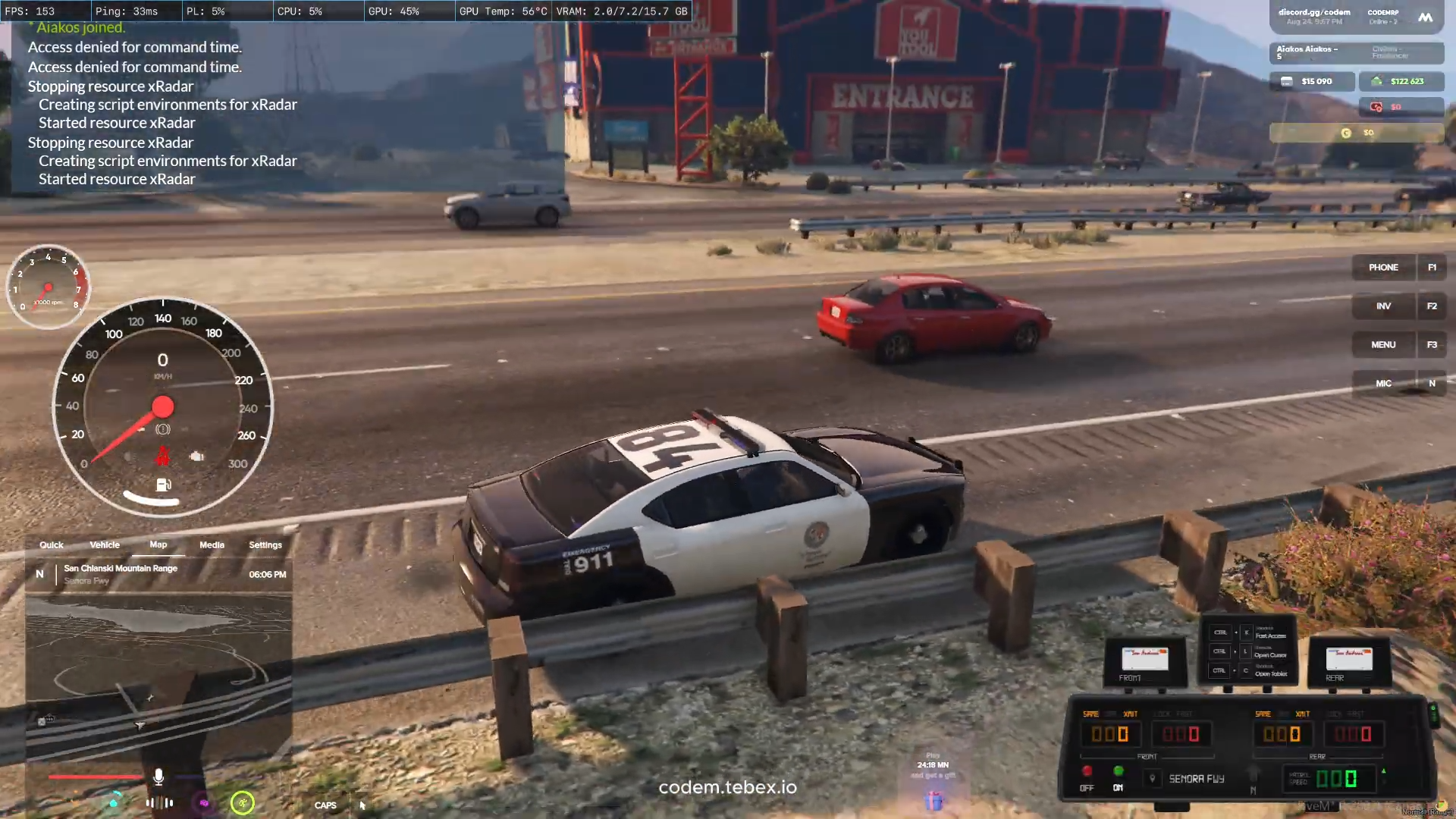Image resolution: width=1456 pixels, height=819 pixels.
Task: Open the INV inventory button
Action: click(1383, 306)
